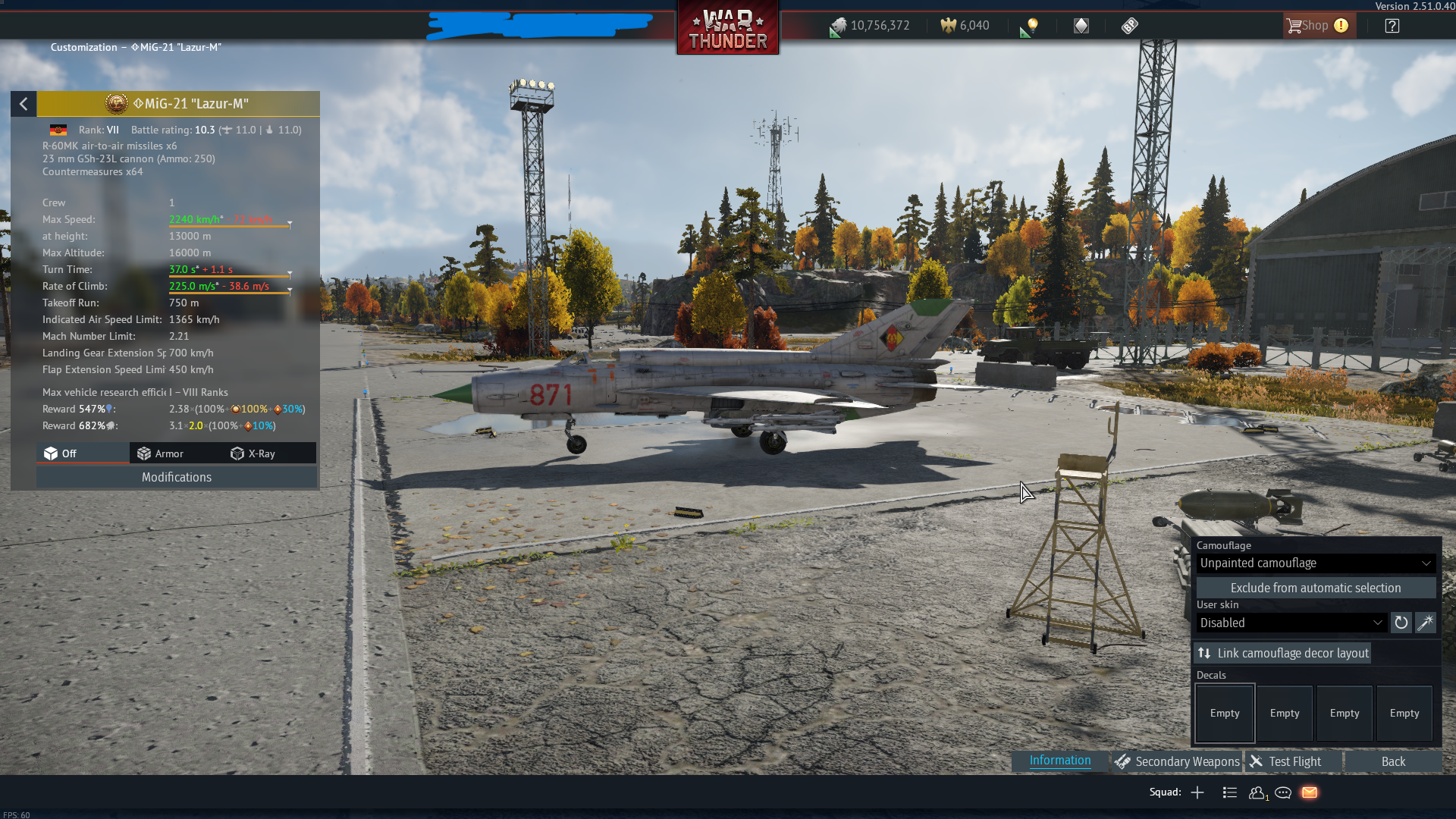Open the Camouflage dropdown
This screenshot has height=819, width=1456.
[x=1315, y=563]
